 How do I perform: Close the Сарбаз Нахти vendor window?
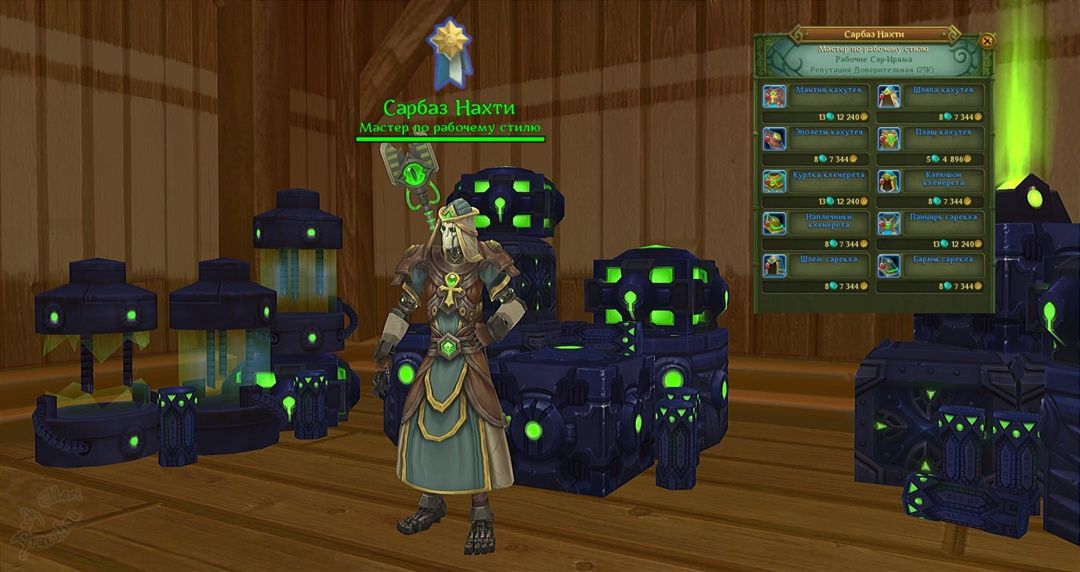pos(987,41)
